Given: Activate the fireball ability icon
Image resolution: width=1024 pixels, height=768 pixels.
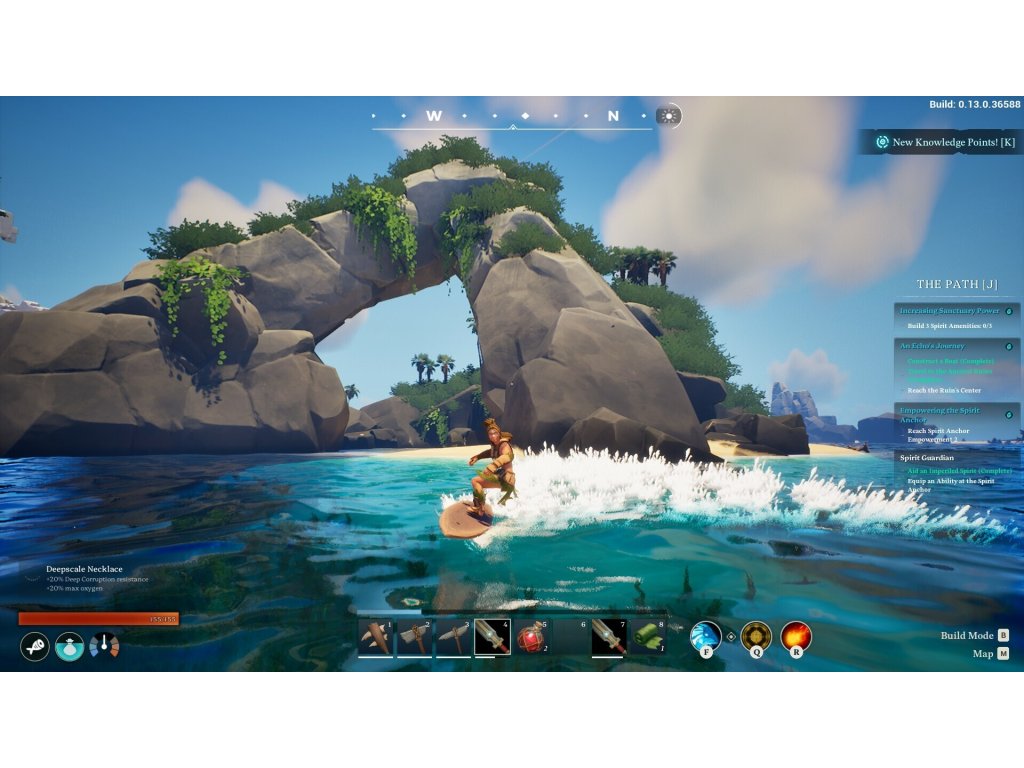Looking at the screenshot, I should [x=796, y=636].
